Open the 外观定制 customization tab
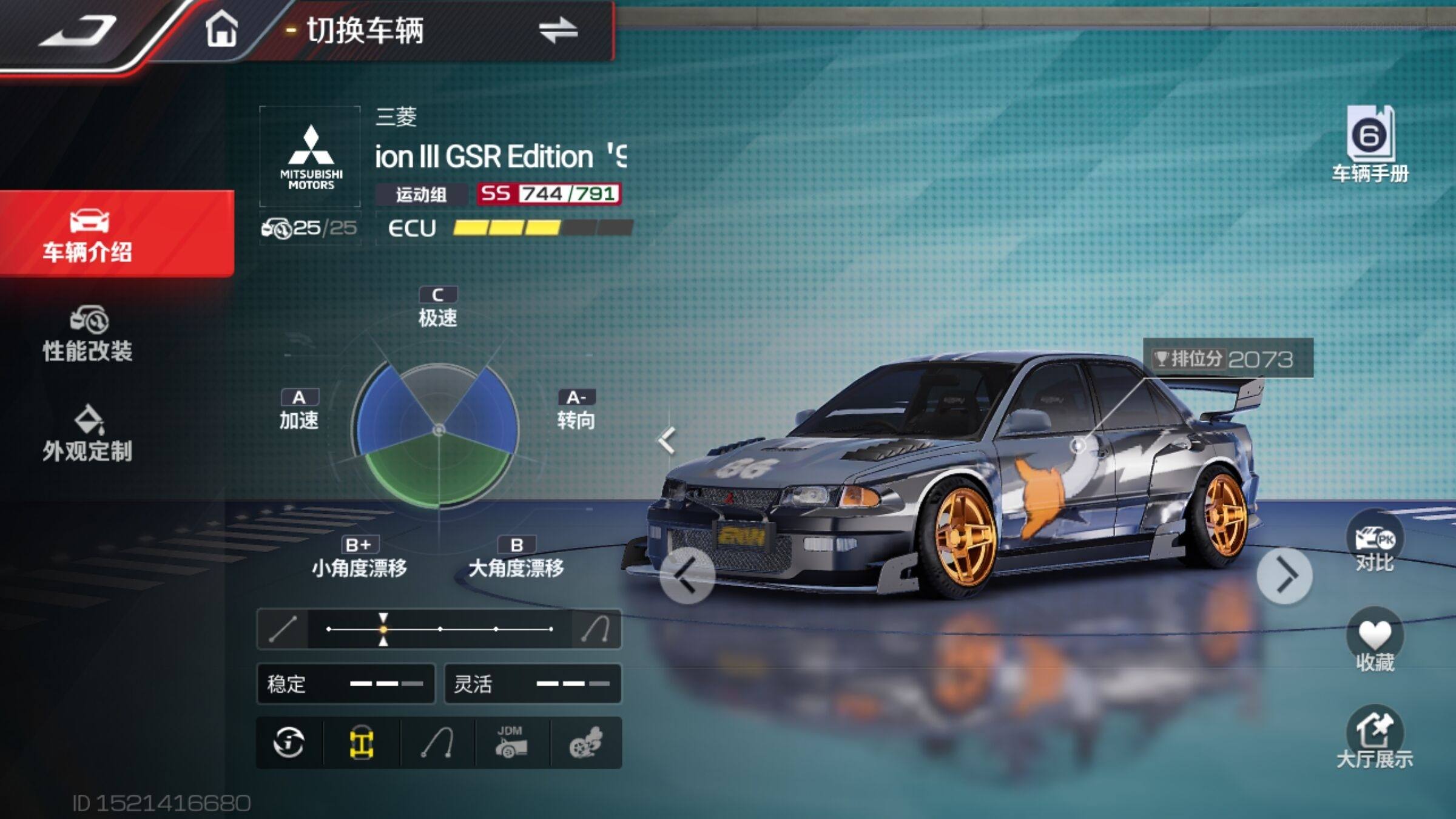 coord(88,433)
